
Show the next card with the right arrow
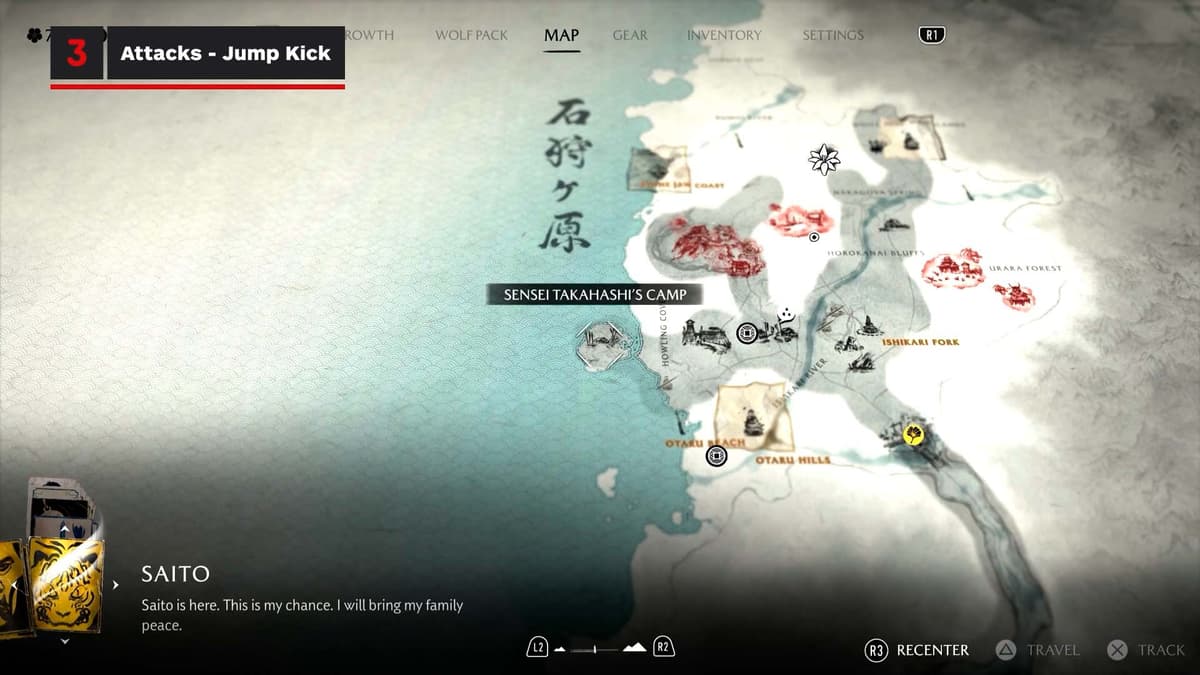click(x=115, y=585)
